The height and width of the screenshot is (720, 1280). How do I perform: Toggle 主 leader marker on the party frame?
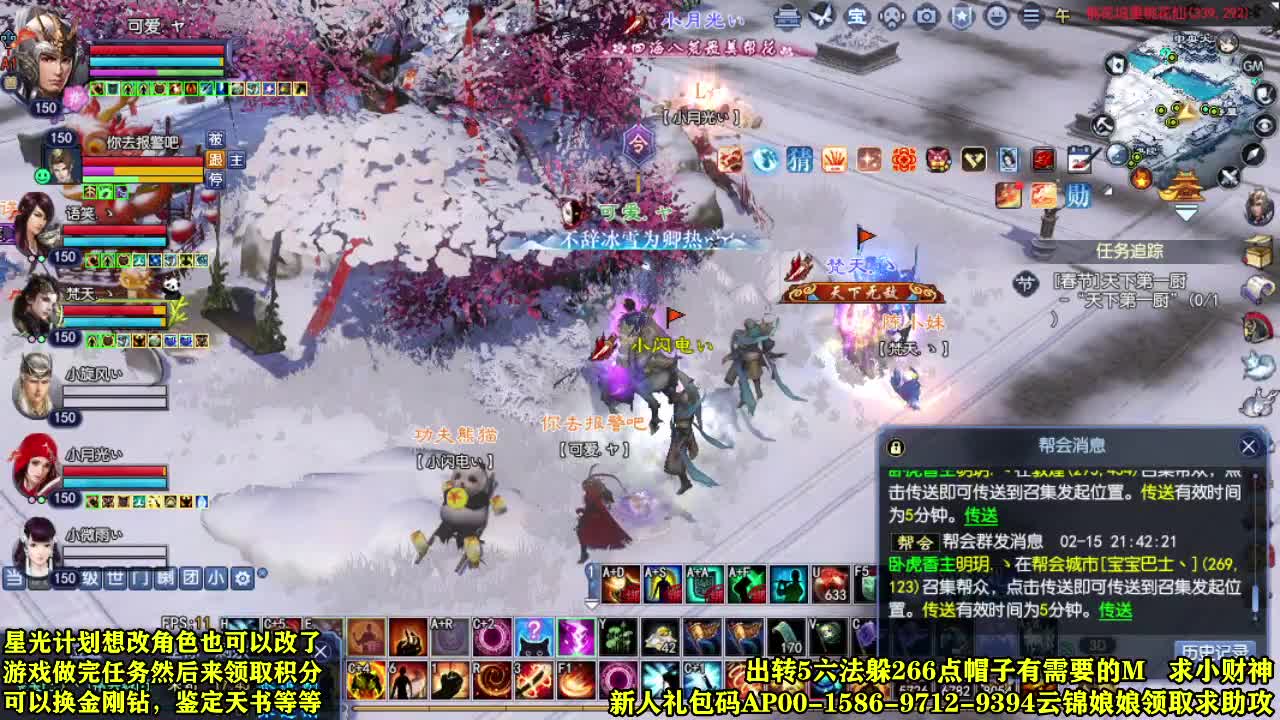pos(236,161)
